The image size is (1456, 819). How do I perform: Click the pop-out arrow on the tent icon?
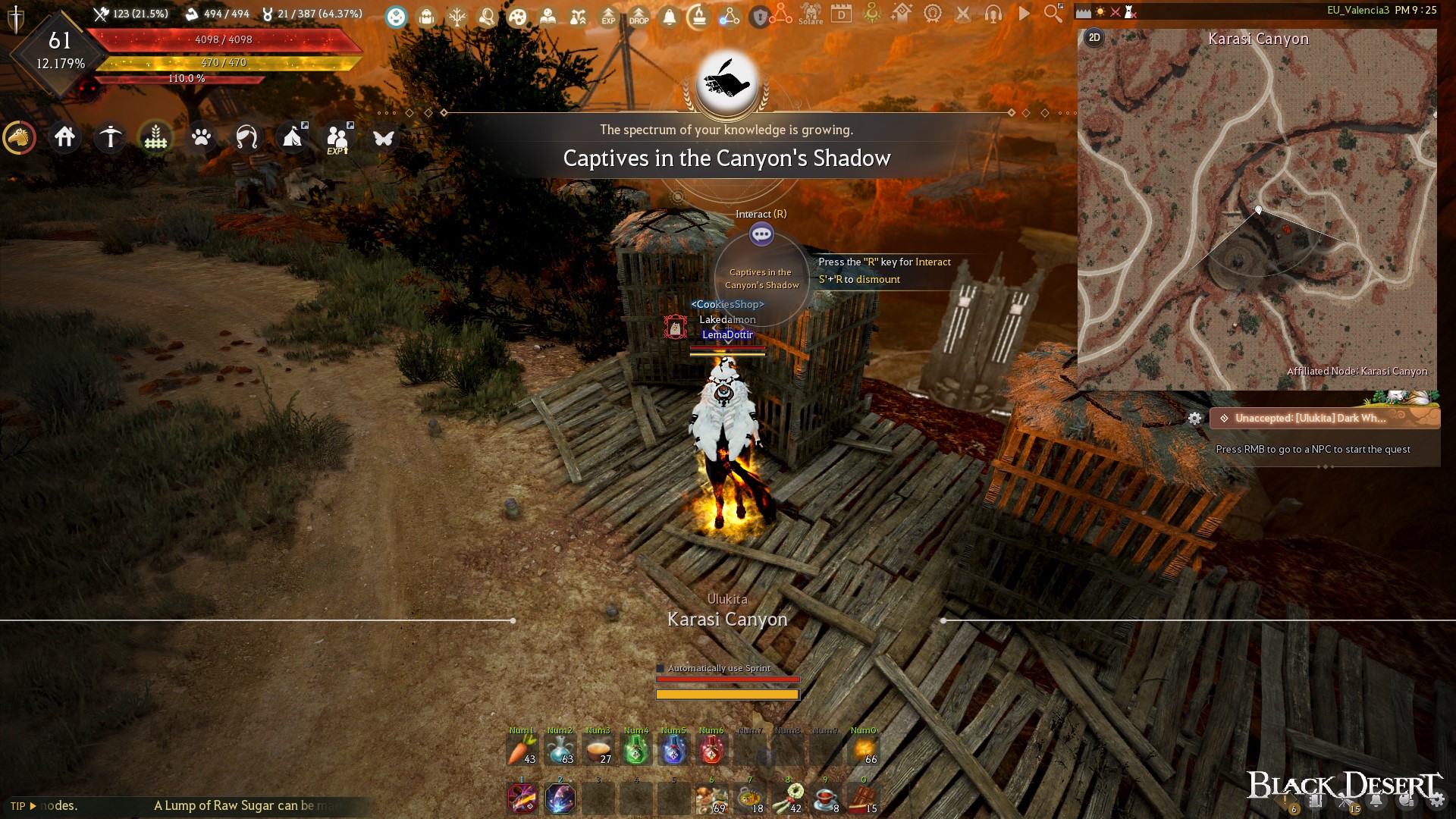(x=305, y=126)
